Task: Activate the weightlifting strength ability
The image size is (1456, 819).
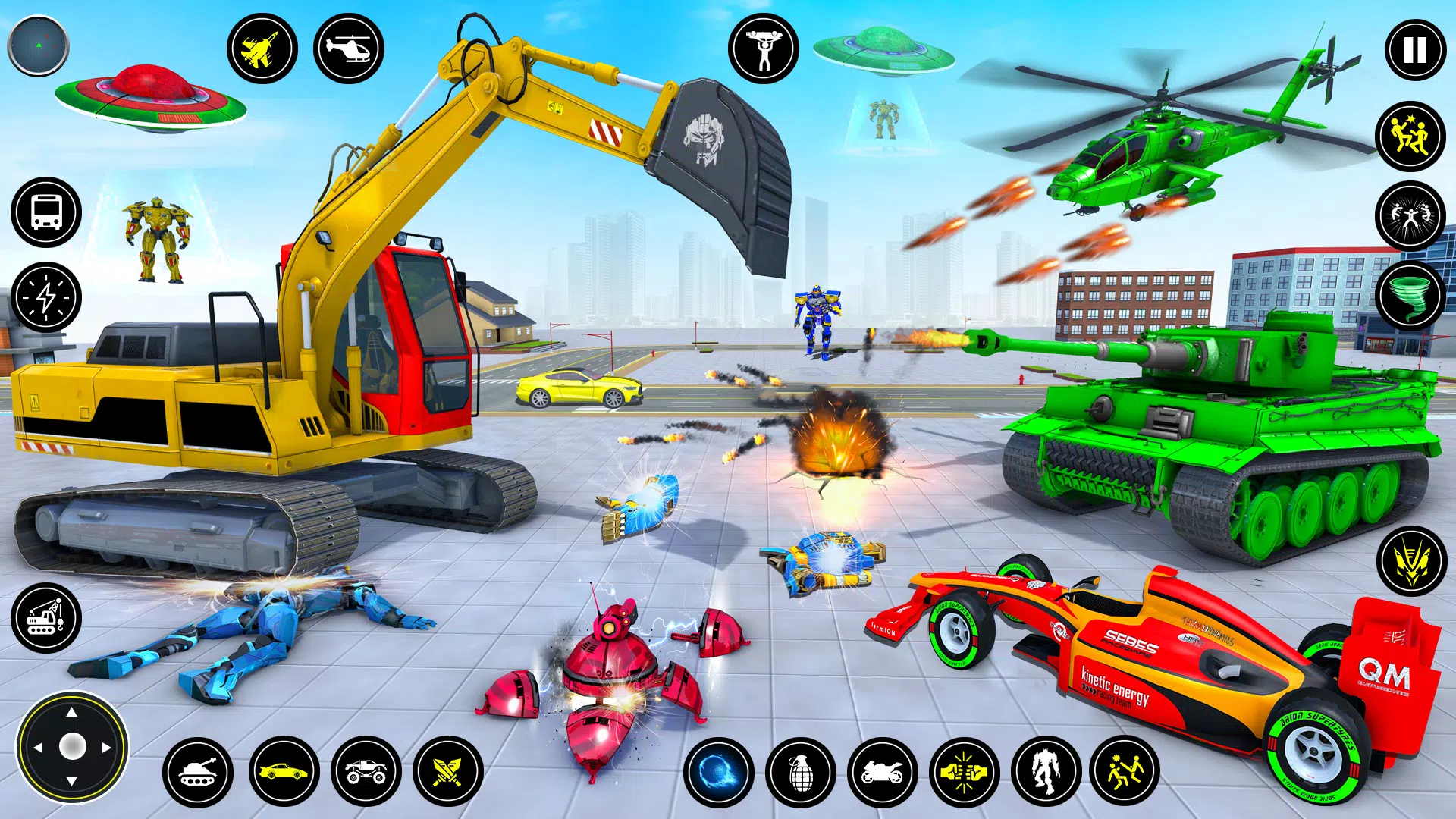Action: (x=763, y=49)
